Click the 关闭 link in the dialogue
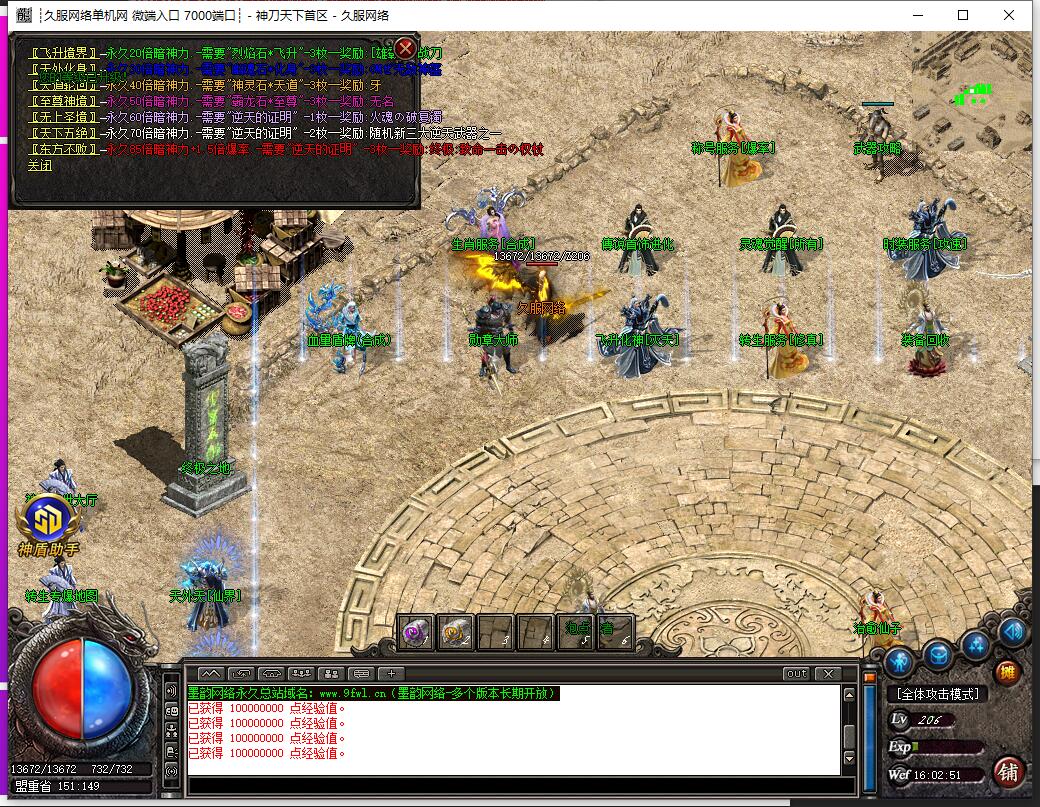This screenshot has width=1040, height=807. coord(40,166)
